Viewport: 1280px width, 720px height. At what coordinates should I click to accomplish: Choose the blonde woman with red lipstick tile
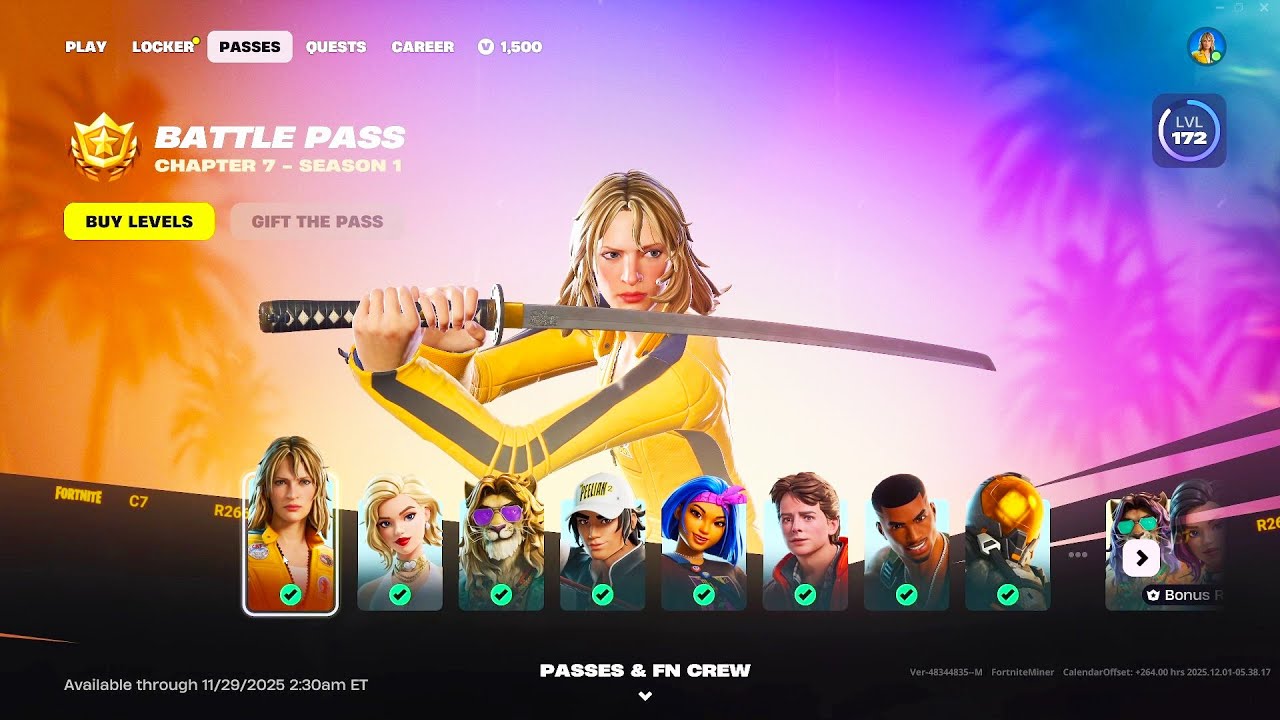tap(400, 545)
